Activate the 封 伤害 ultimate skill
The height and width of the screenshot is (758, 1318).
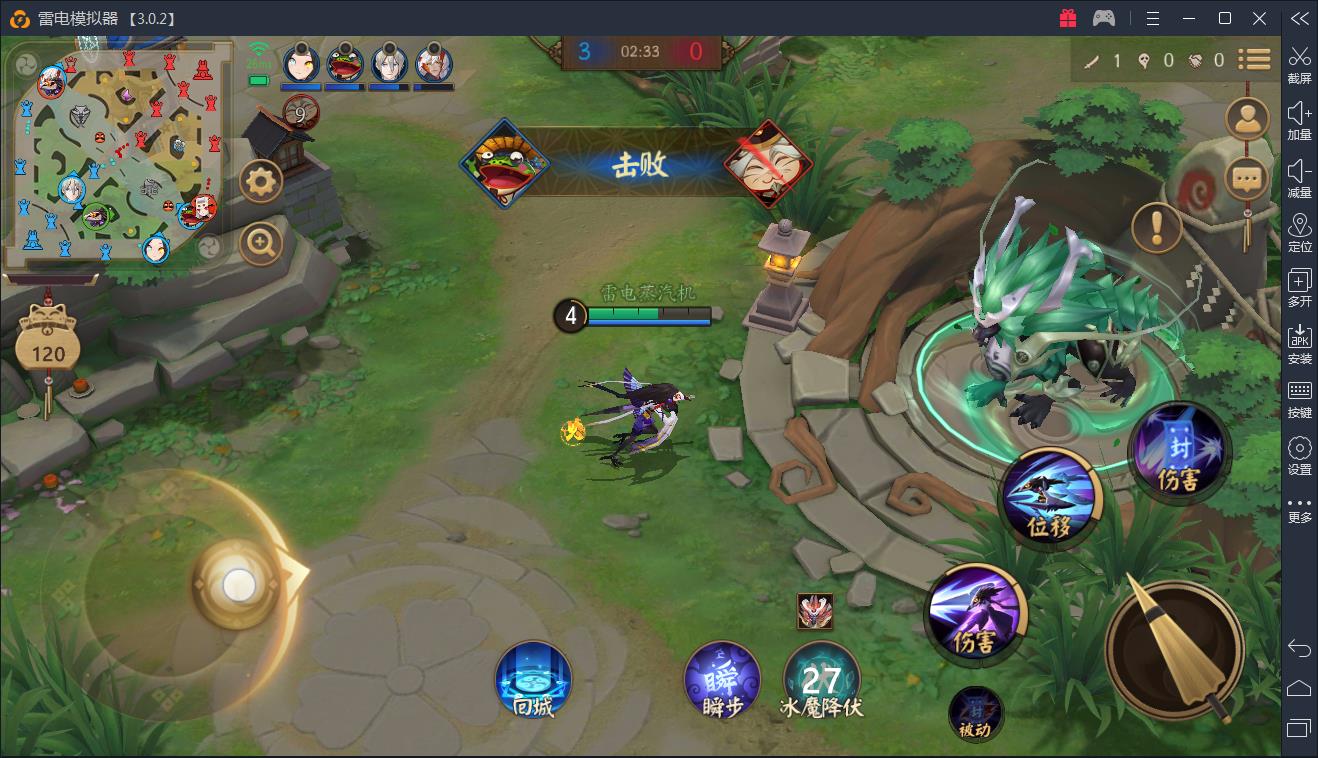[x=1179, y=452]
